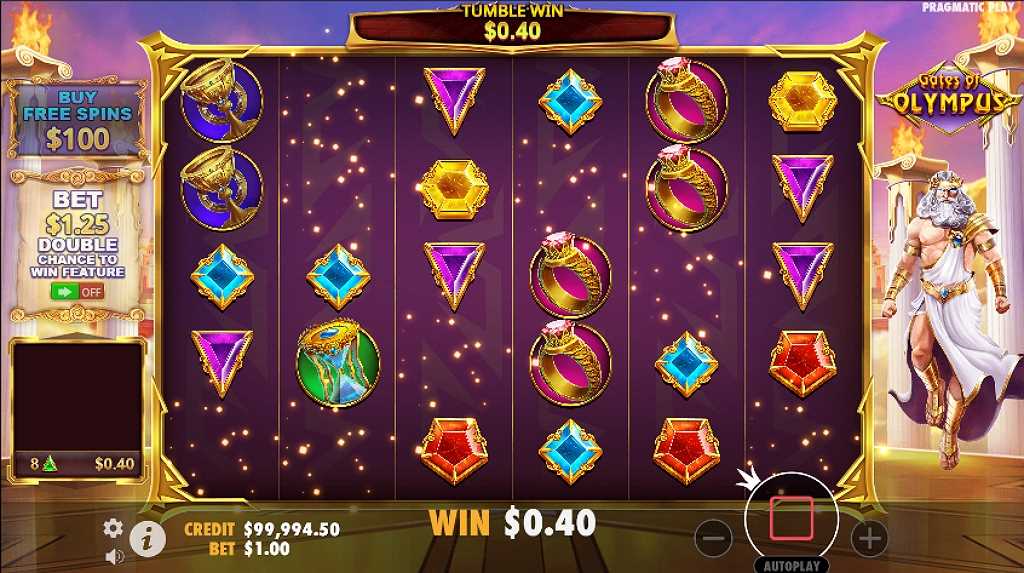This screenshot has height=573, width=1024.
Task: Buy free spins for $100
Action: click(x=77, y=120)
